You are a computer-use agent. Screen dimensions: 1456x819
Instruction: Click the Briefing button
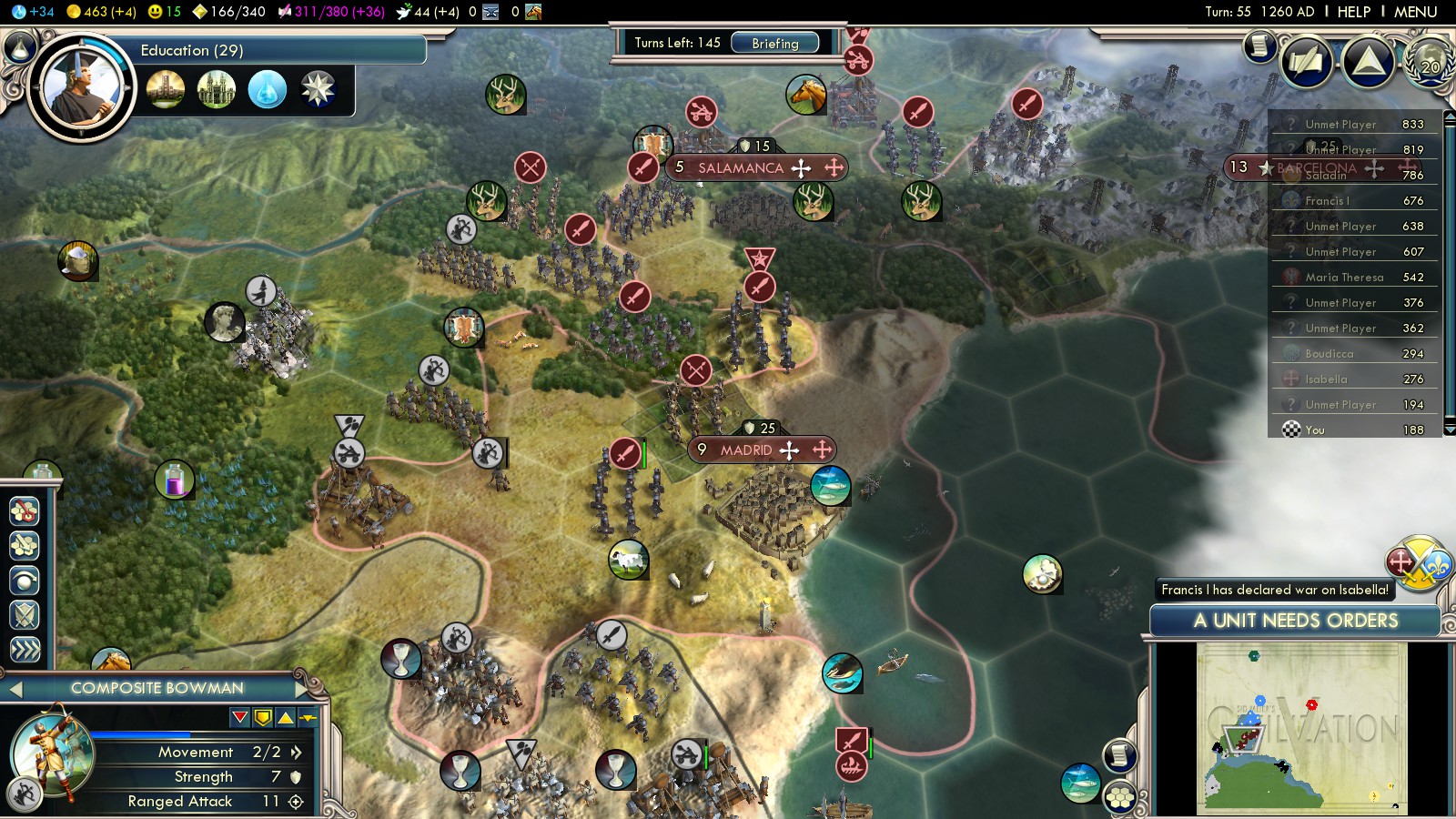774,43
